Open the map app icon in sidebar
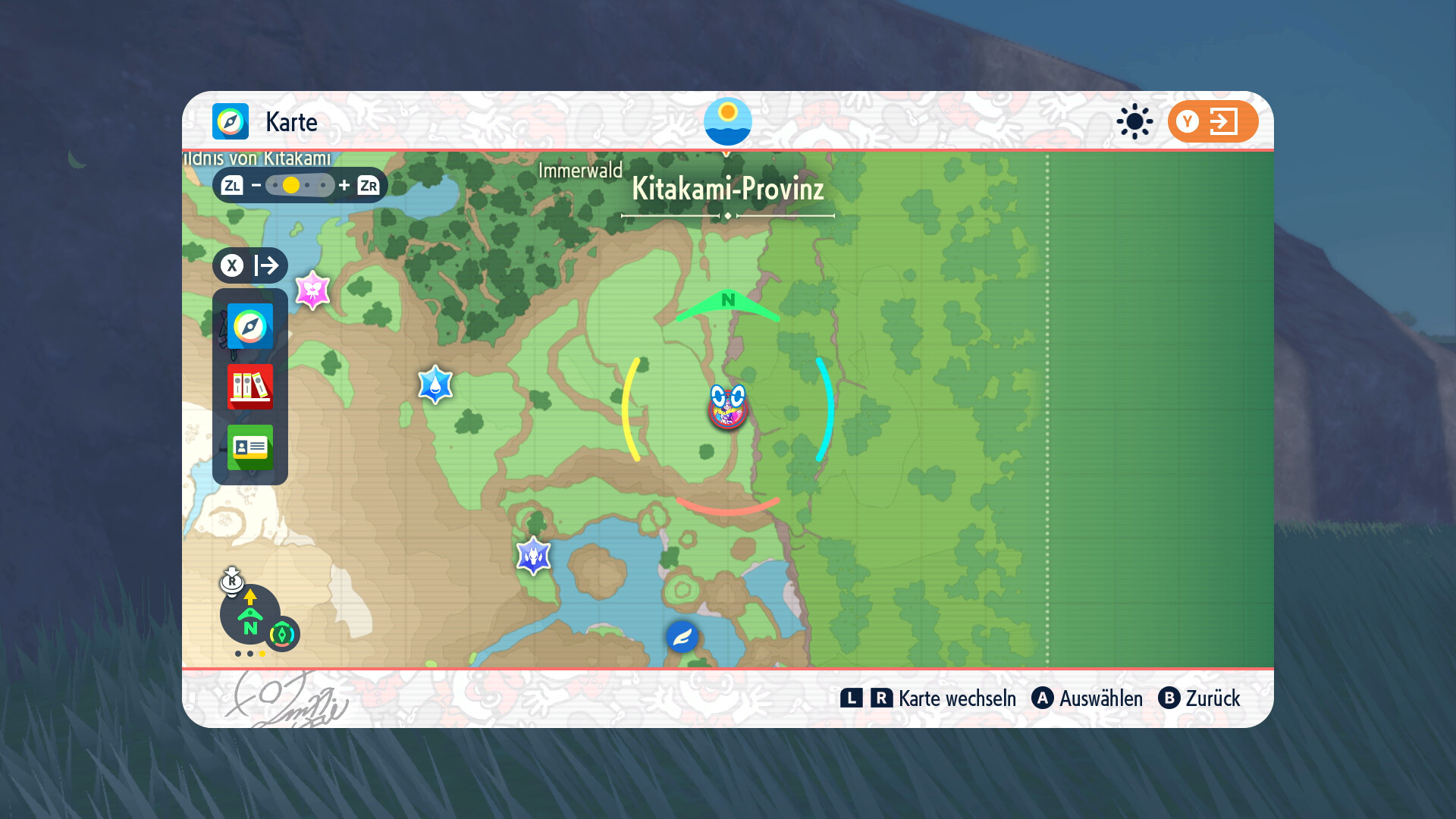This screenshot has width=1456, height=819. coord(249,326)
